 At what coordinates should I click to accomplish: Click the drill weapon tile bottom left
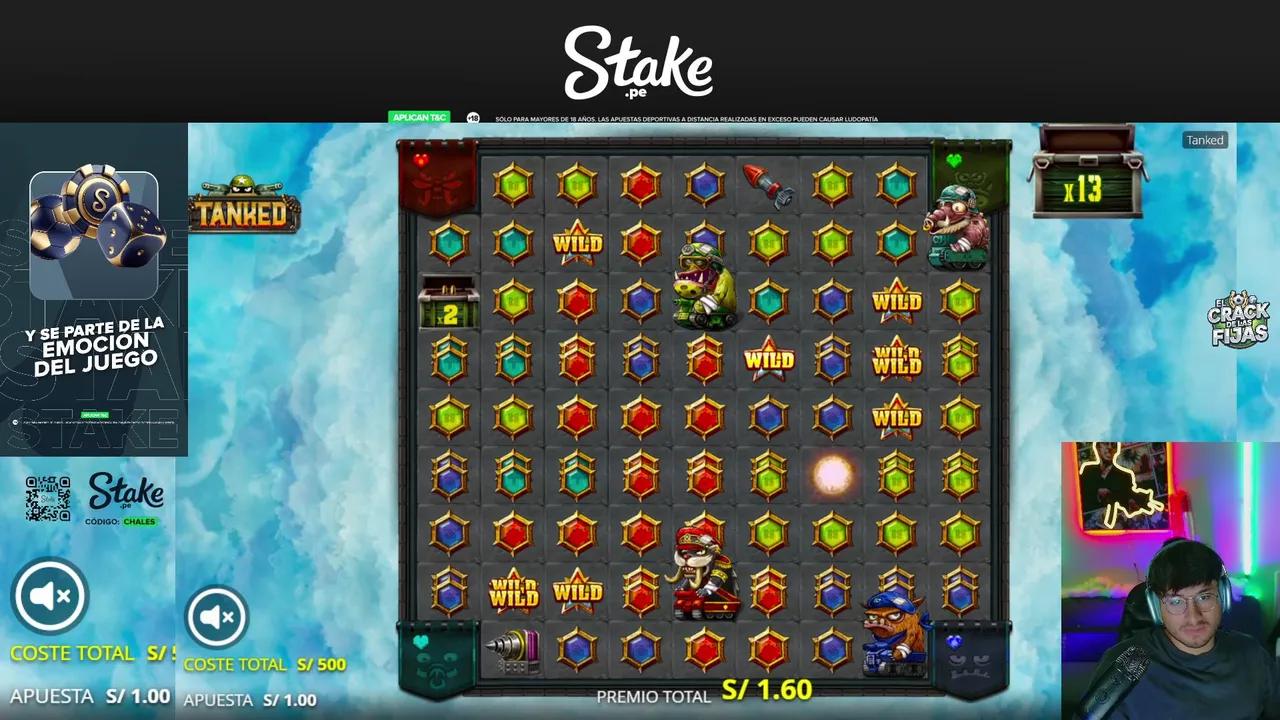pyautogui.click(x=513, y=651)
